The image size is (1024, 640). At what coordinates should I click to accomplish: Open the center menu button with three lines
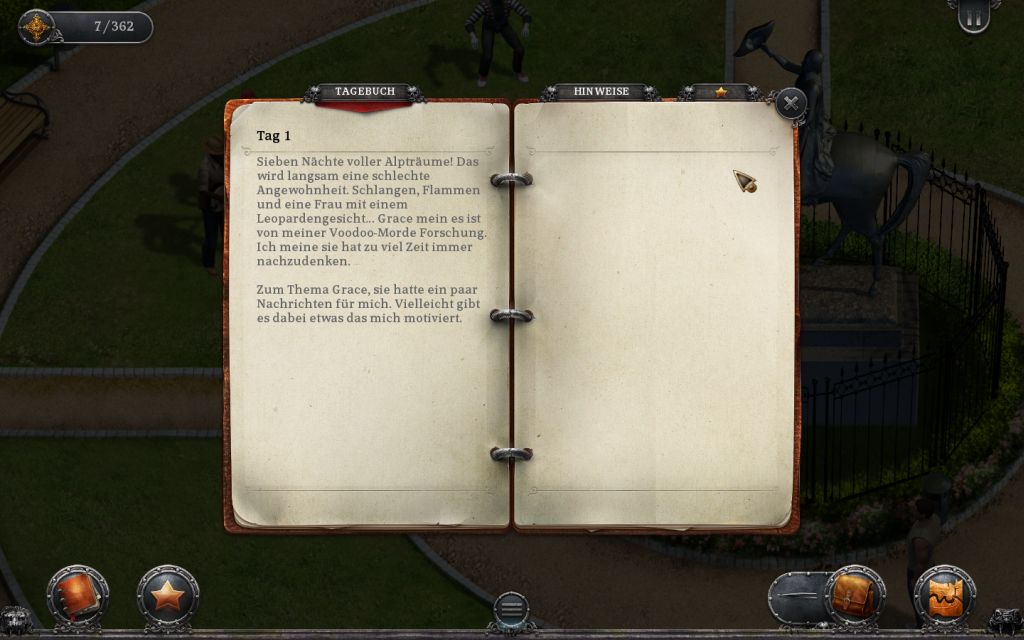pos(511,607)
